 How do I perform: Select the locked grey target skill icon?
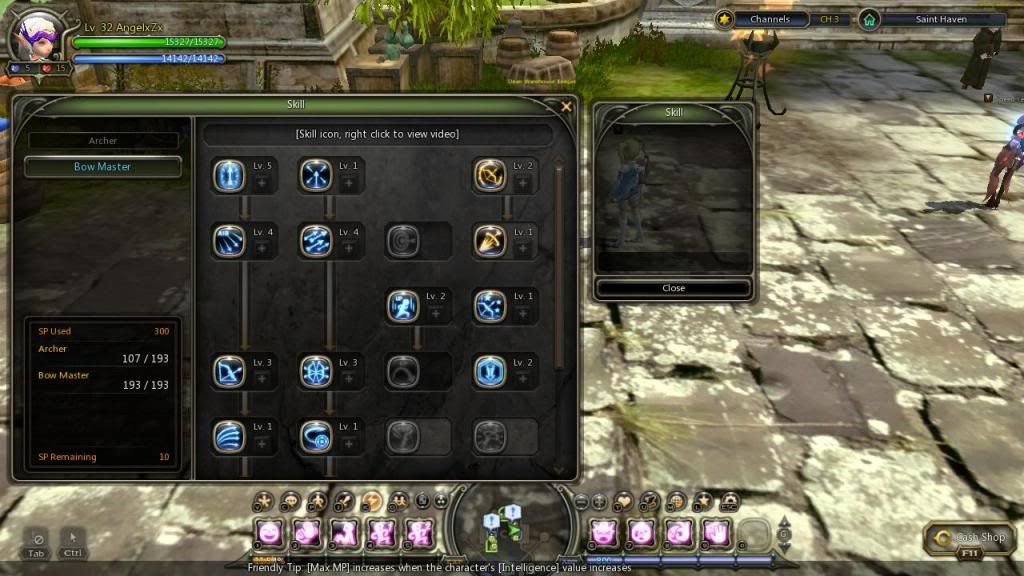pyautogui.click(x=403, y=241)
